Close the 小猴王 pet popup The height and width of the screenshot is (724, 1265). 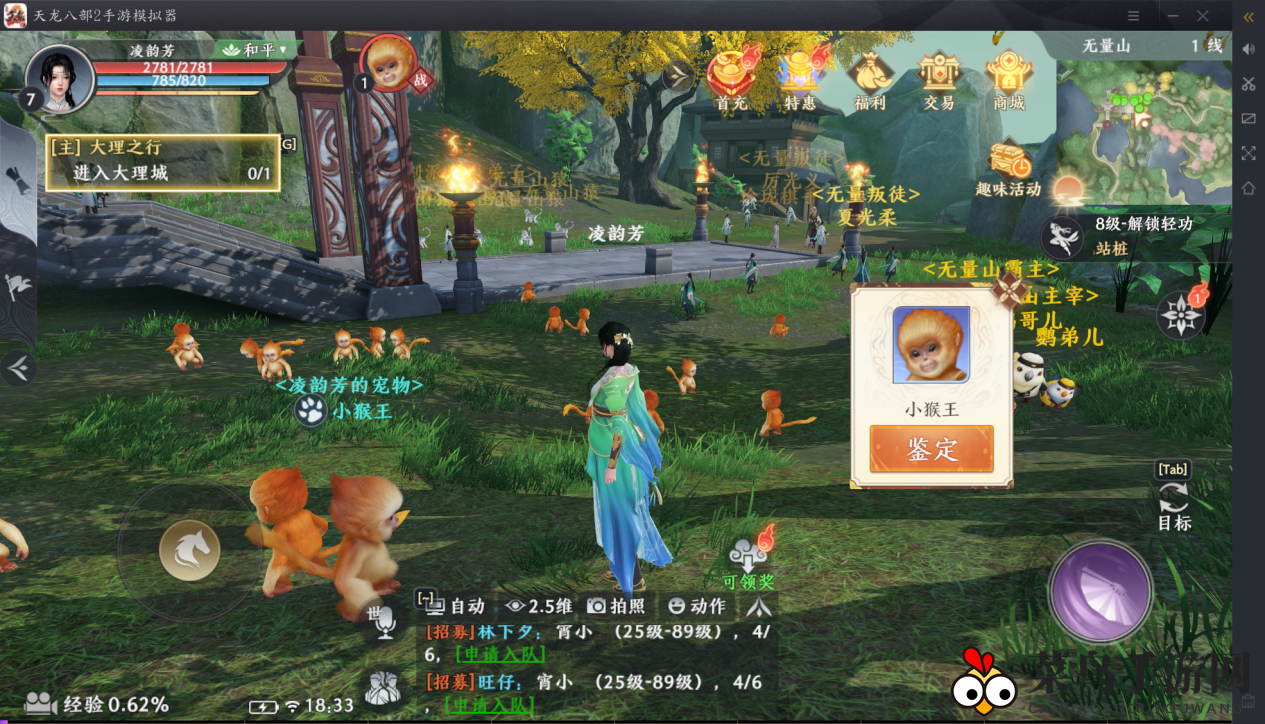[1009, 291]
